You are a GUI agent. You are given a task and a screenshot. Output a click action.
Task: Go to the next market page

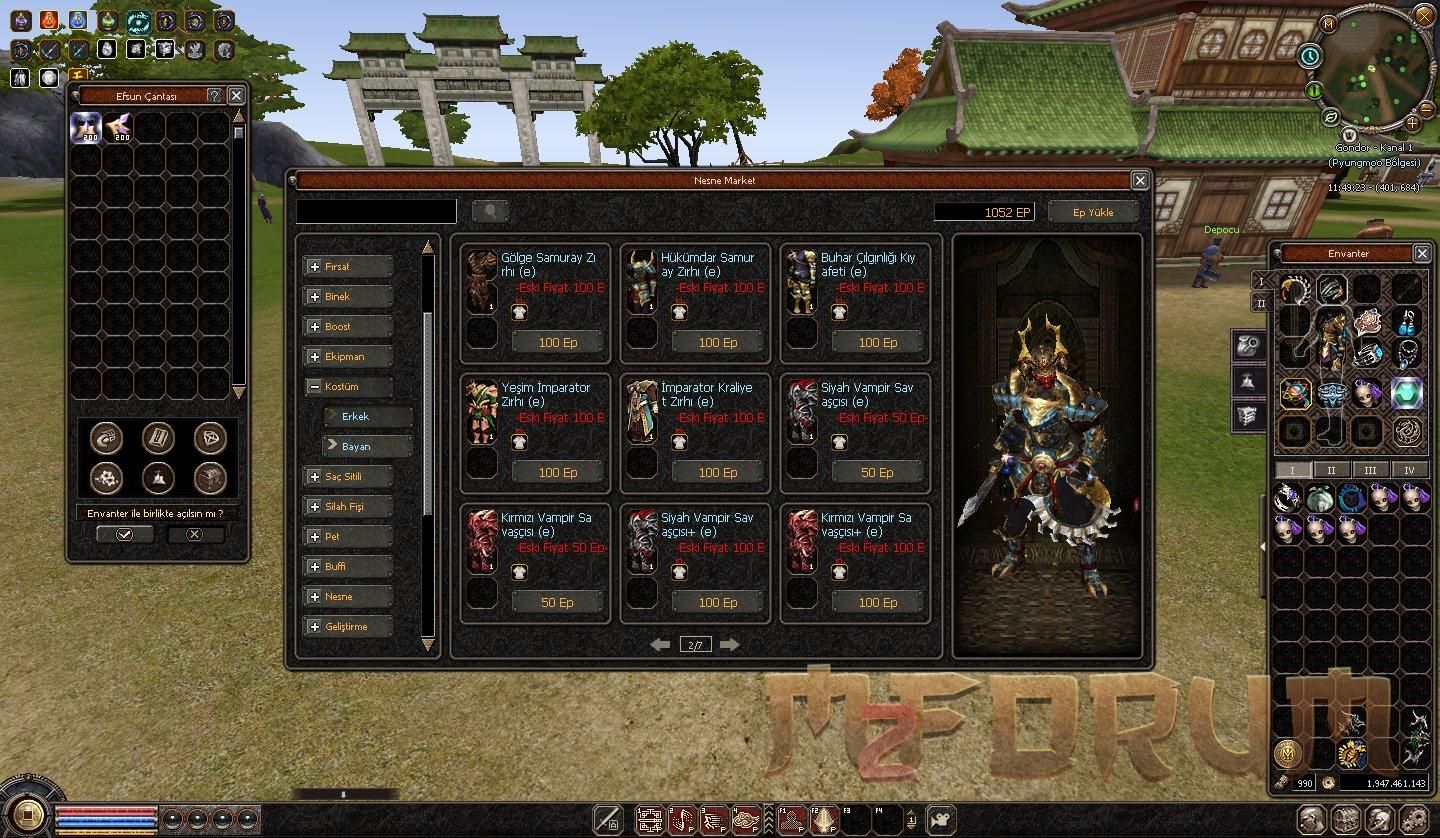[x=729, y=645]
